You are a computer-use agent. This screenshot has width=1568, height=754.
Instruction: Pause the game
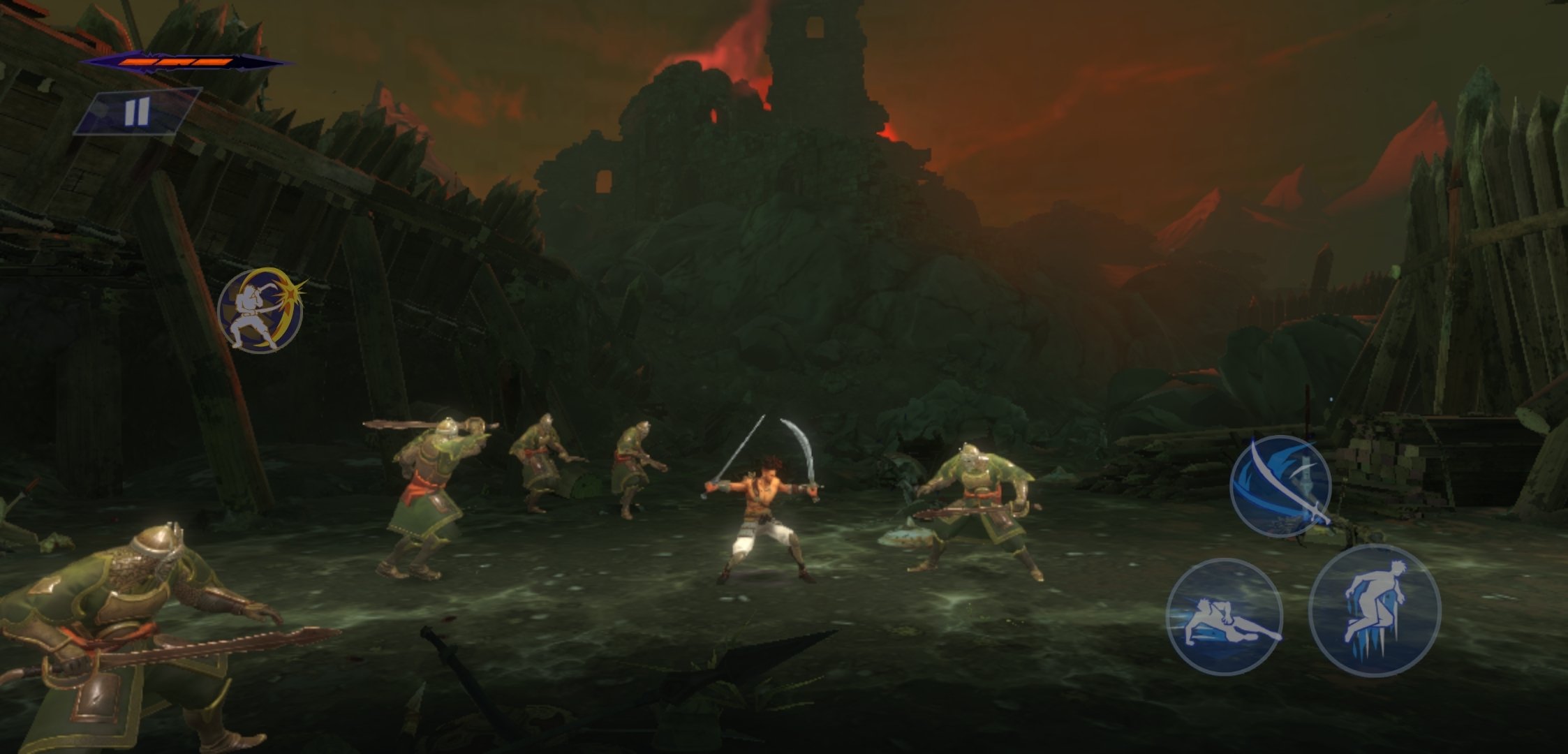138,112
